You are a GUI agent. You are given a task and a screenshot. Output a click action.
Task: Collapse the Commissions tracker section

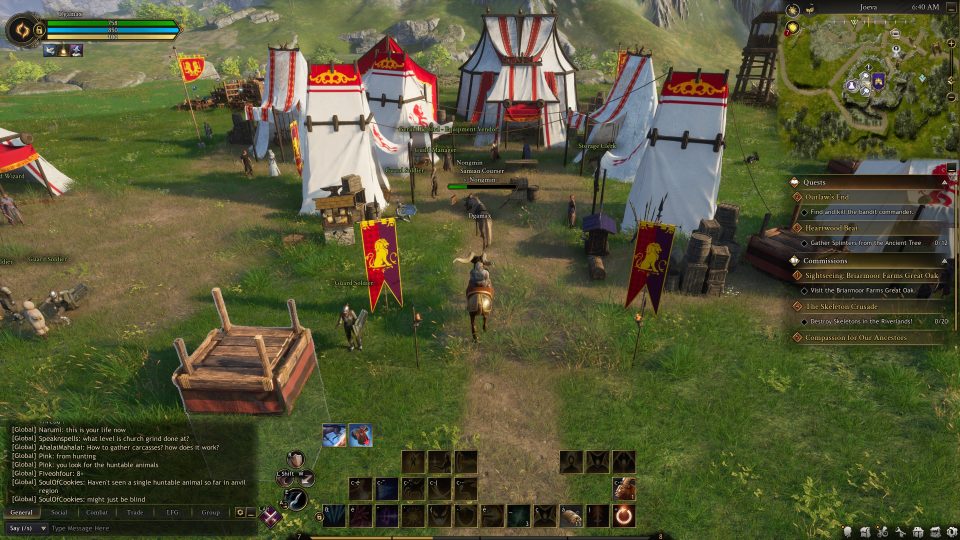[x=942, y=261]
